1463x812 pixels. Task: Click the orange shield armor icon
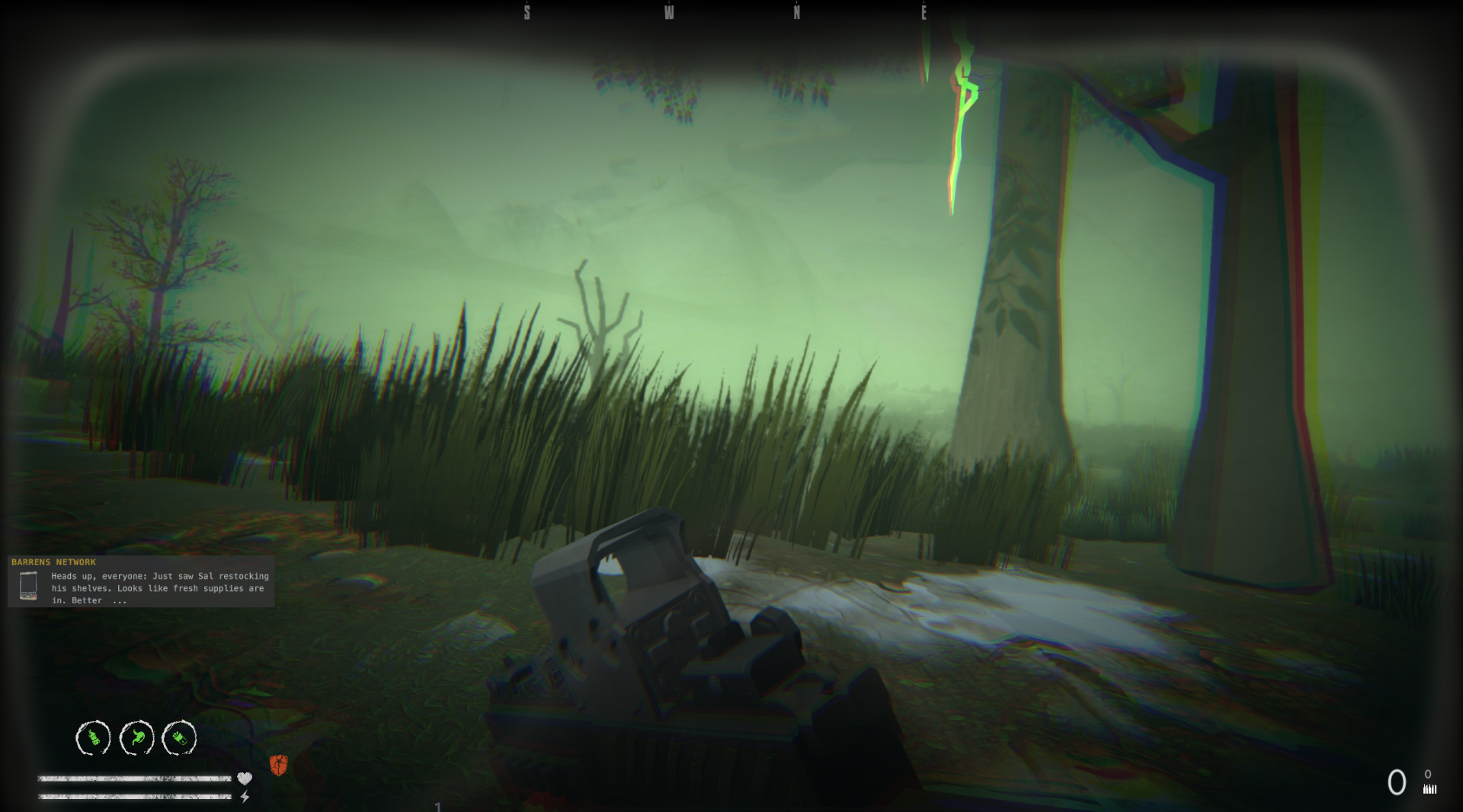click(x=279, y=766)
